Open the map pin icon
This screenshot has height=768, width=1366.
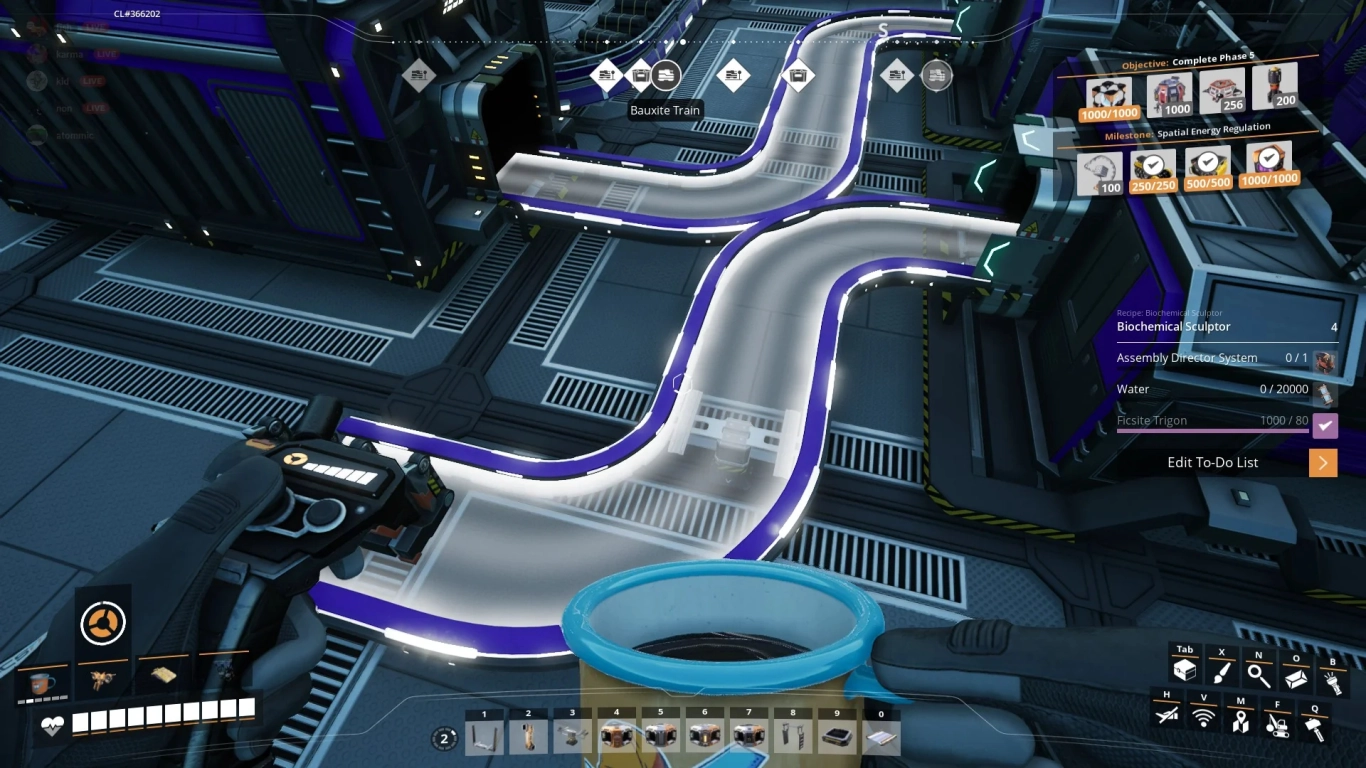1242,720
